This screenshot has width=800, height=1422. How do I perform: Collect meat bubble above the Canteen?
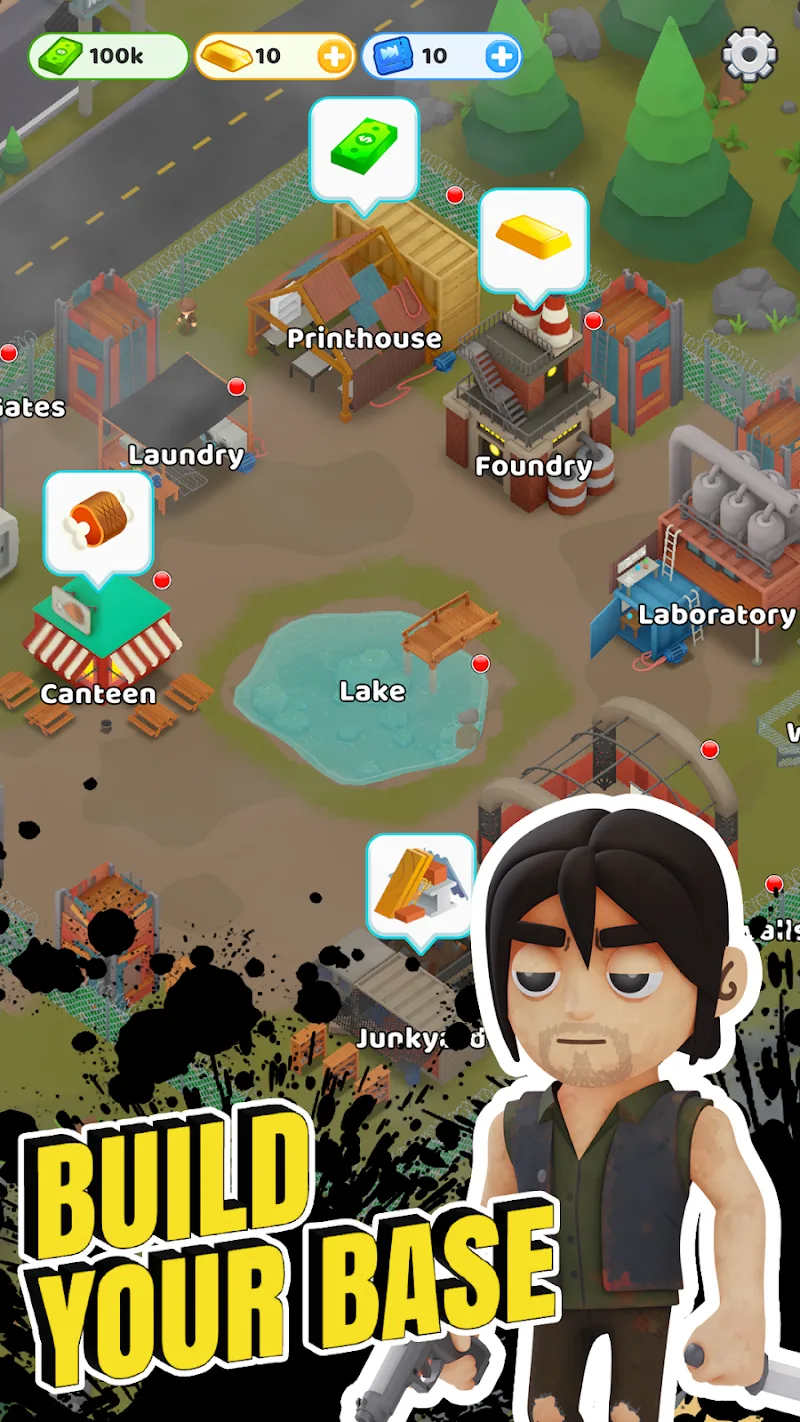click(98, 522)
